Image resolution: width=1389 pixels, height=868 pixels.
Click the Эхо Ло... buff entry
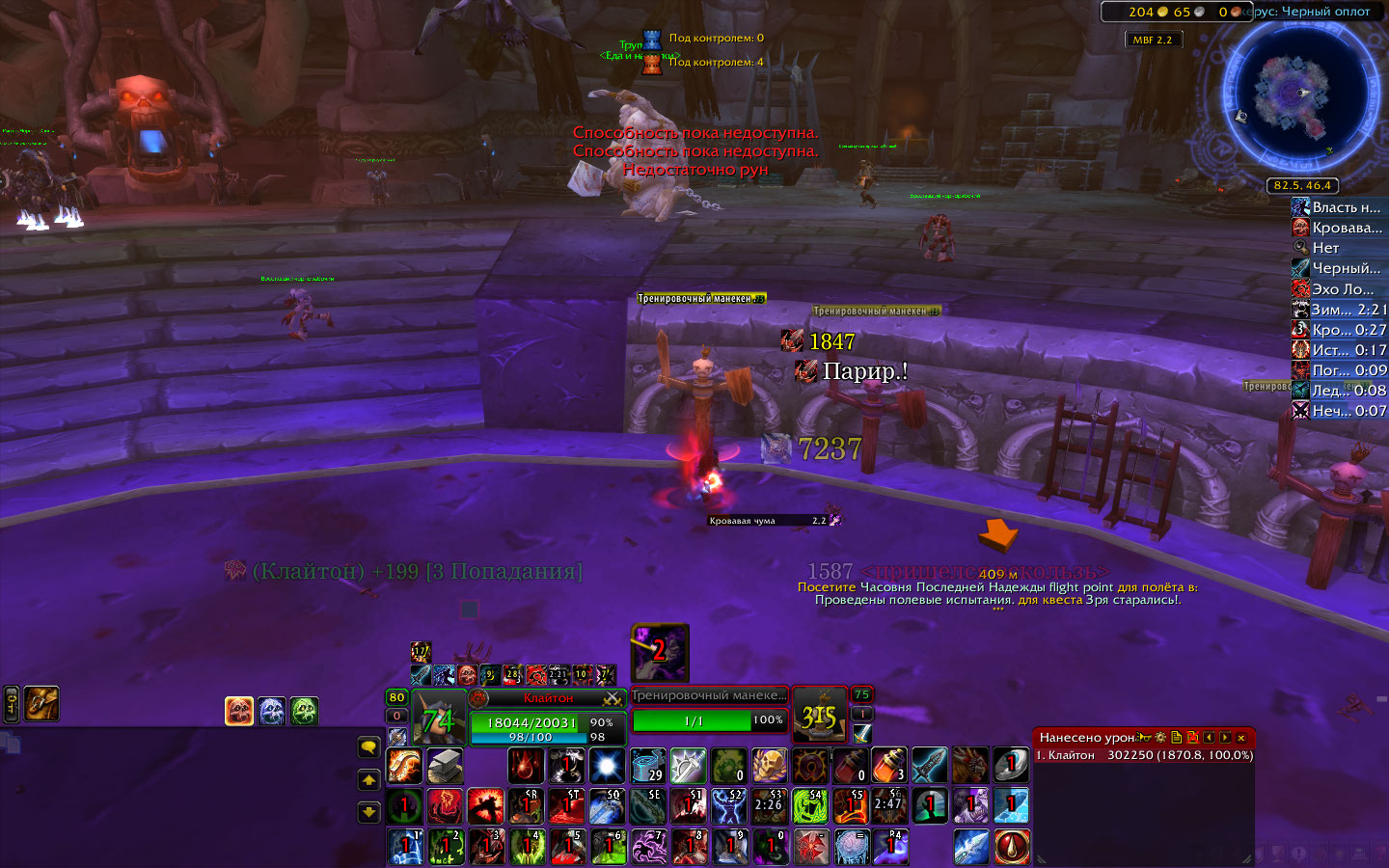click(1339, 288)
